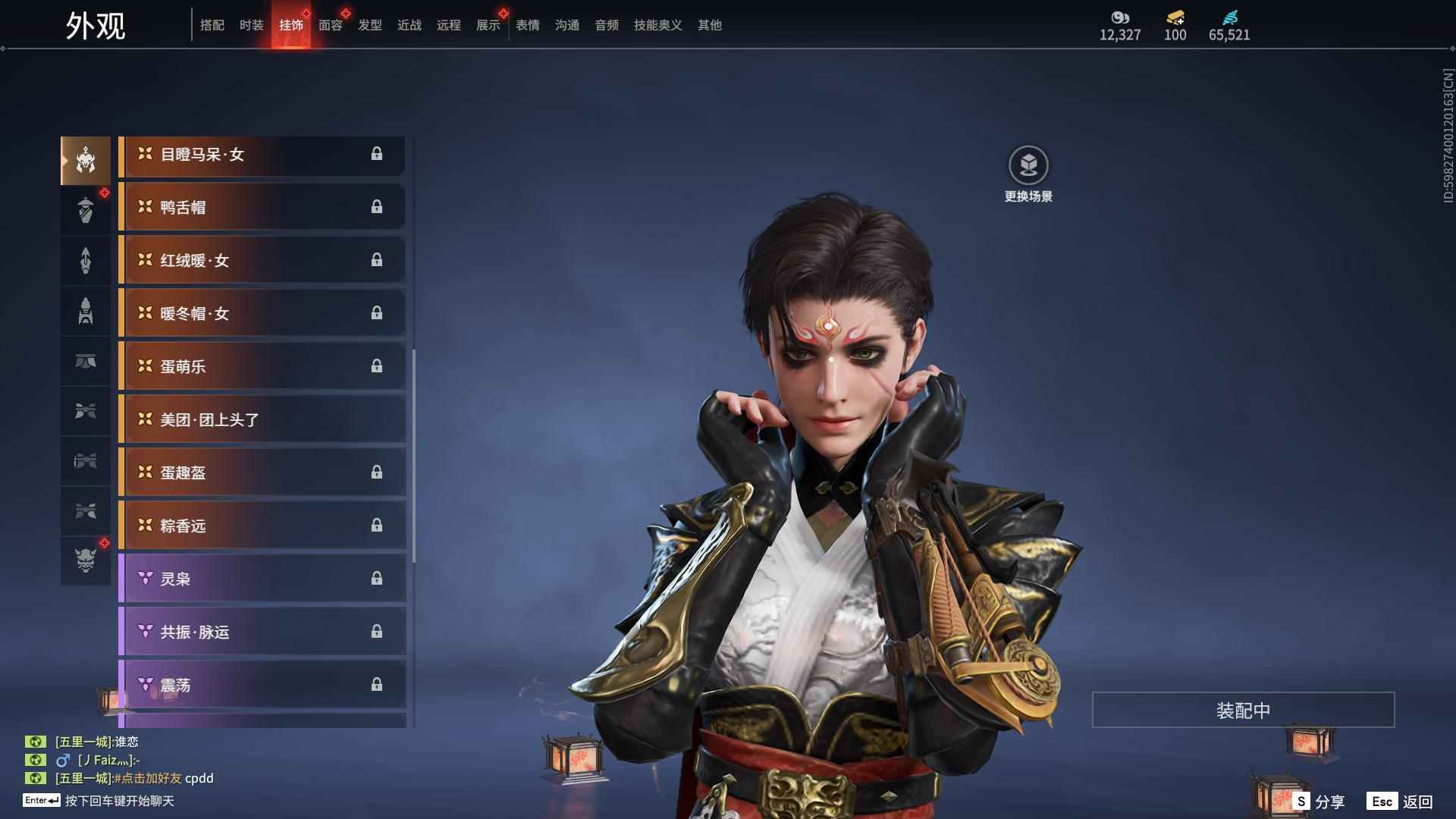Switch to the 时装 tab
The width and height of the screenshot is (1456, 819).
[x=252, y=25]
